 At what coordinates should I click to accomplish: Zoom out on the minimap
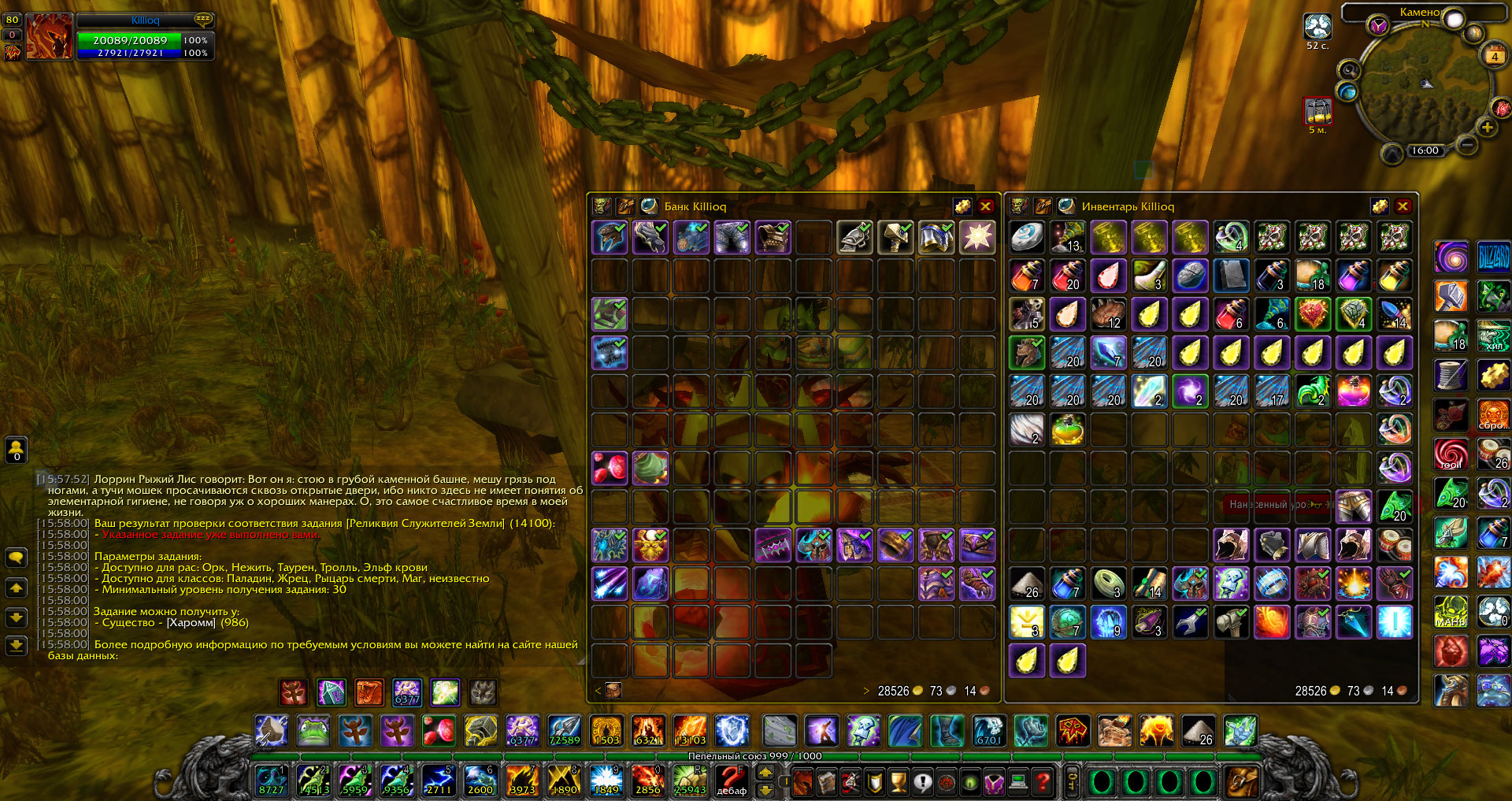tap(1466, 145)
